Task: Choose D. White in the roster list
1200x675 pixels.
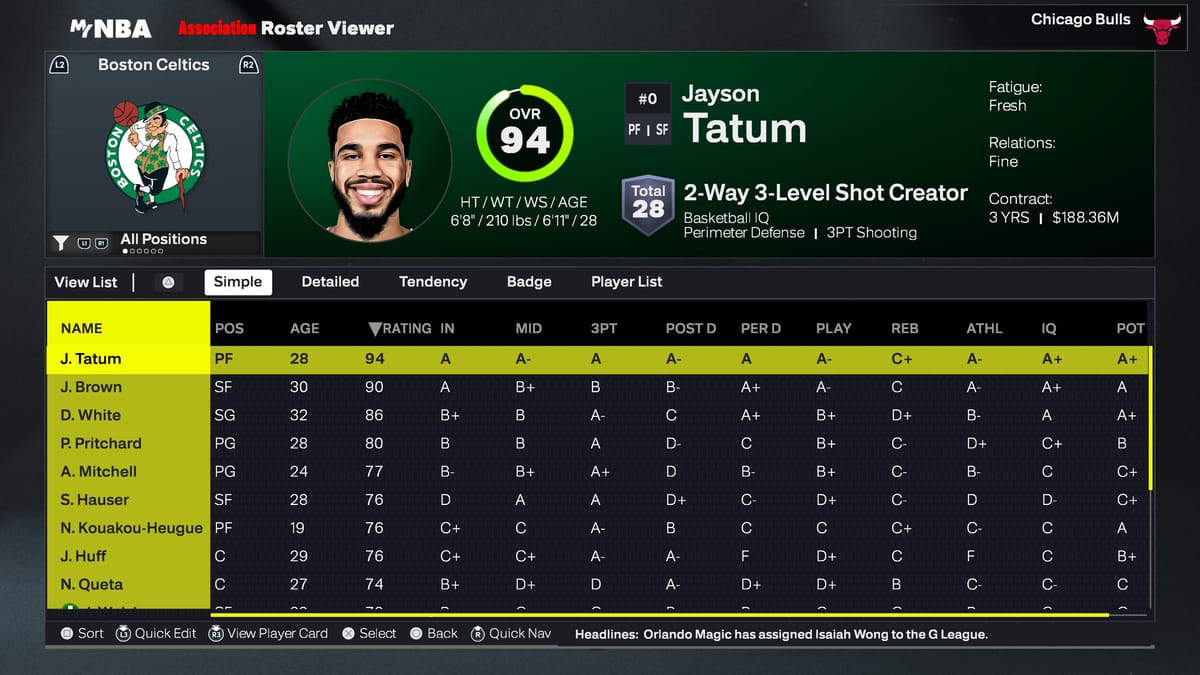Action: [91, 415]
